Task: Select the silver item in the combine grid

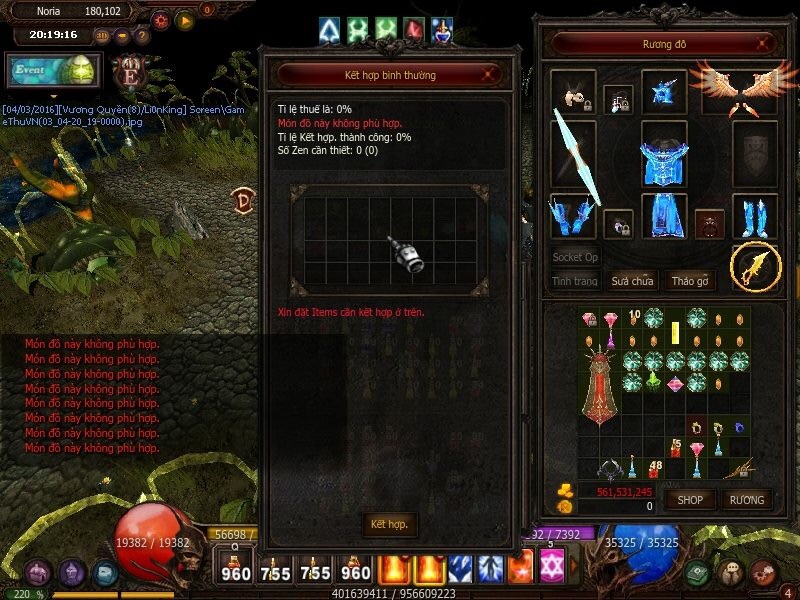Action: (x=408, y=252)
